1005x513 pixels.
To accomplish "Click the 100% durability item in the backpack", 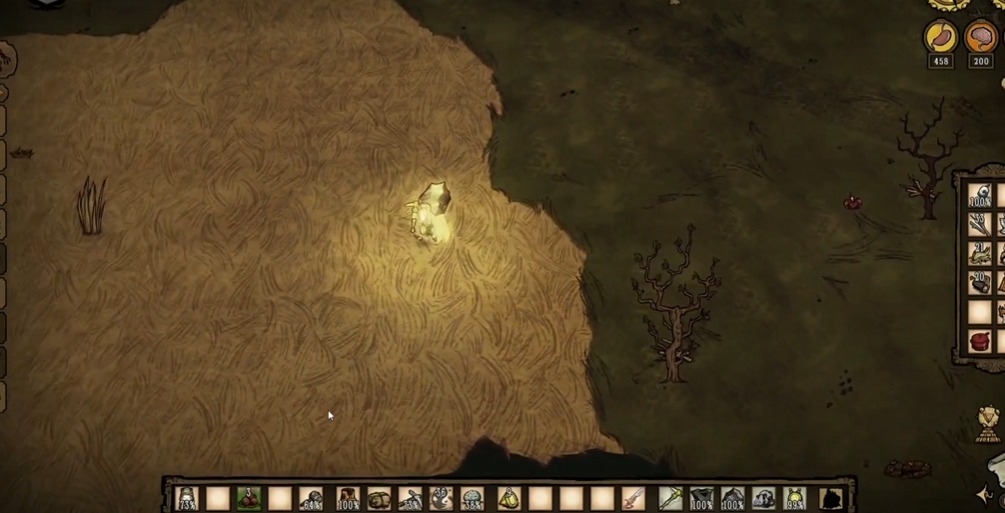I will click(979, 195).
